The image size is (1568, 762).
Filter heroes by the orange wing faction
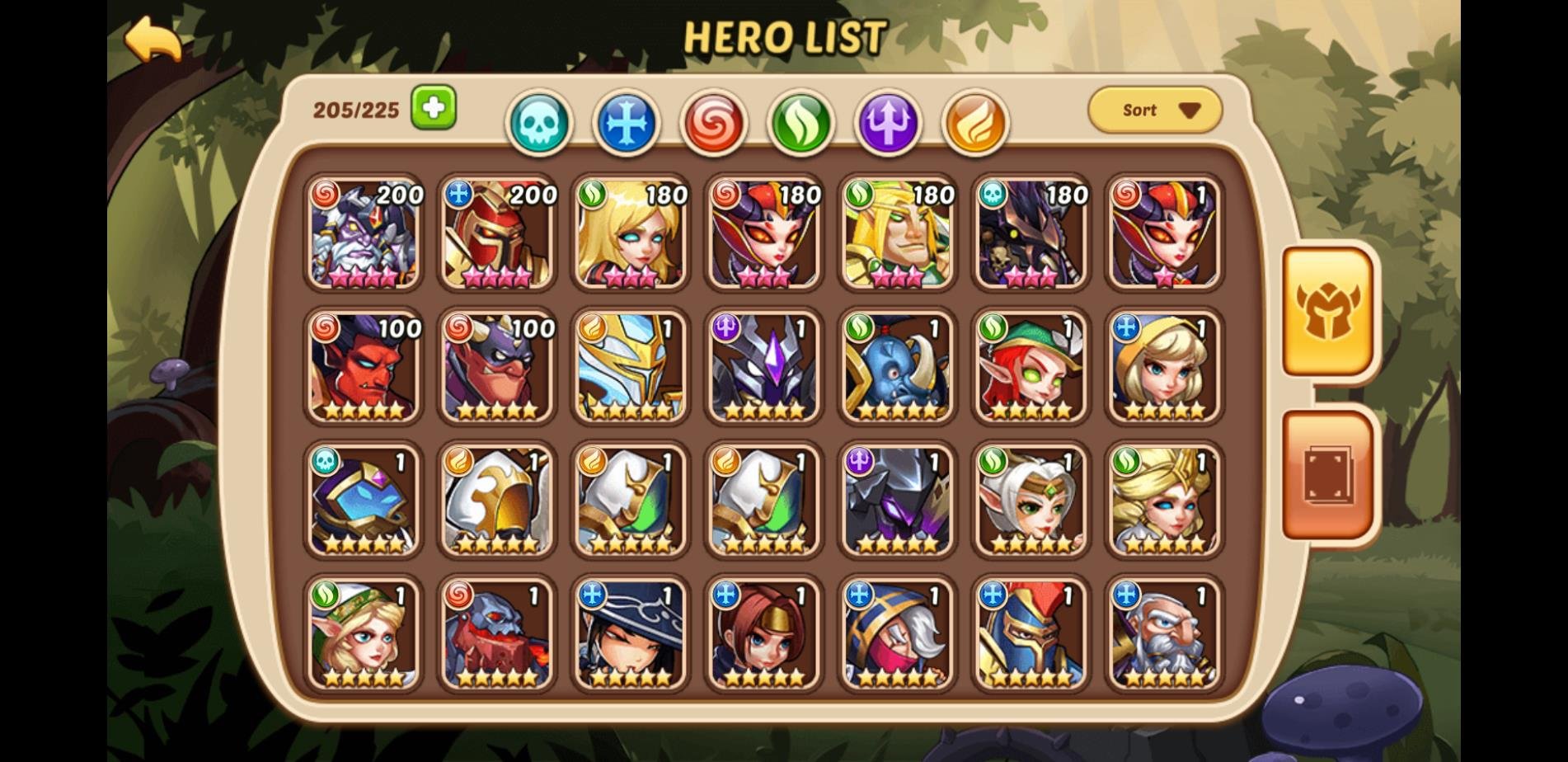pos(975,124)
